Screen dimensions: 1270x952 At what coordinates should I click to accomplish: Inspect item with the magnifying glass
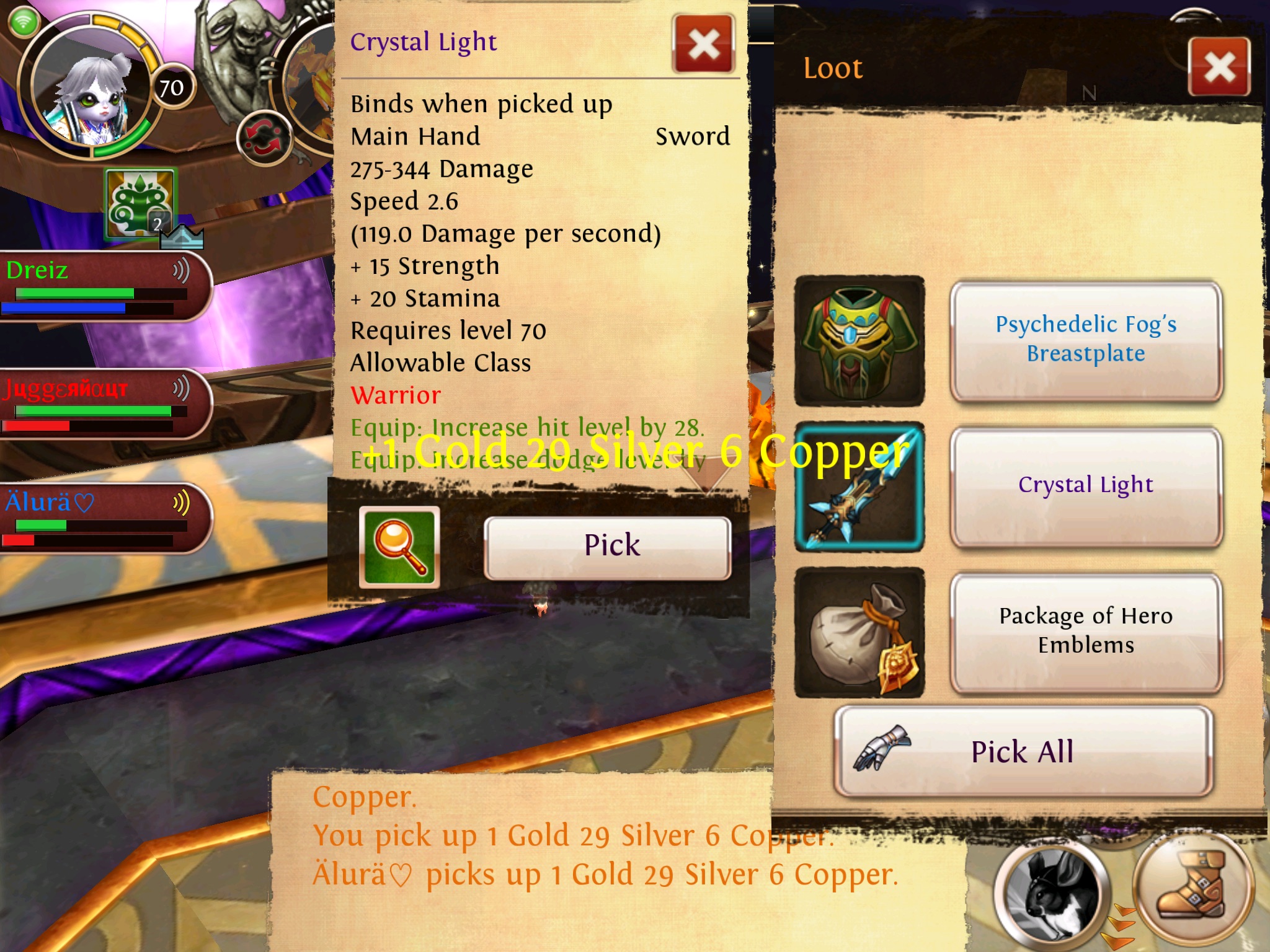[399, 547]
